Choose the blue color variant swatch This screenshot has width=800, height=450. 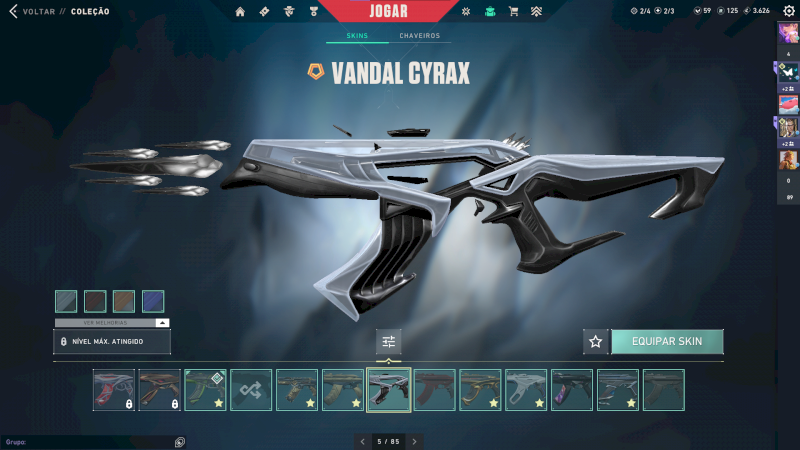(153, 301)
